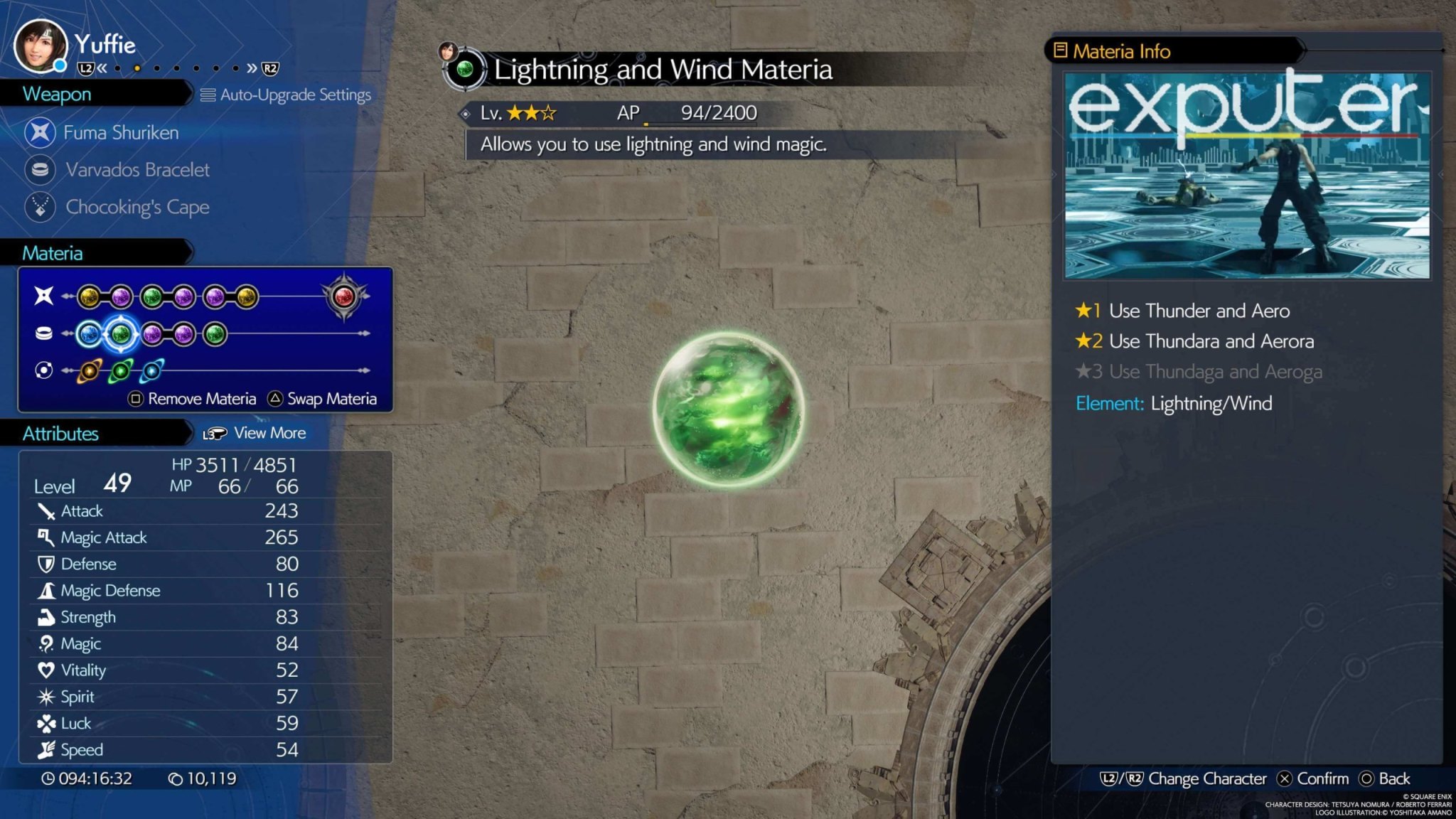
Task: Choose the light-blue ringed accessory materia
Action: pos(151,370)
